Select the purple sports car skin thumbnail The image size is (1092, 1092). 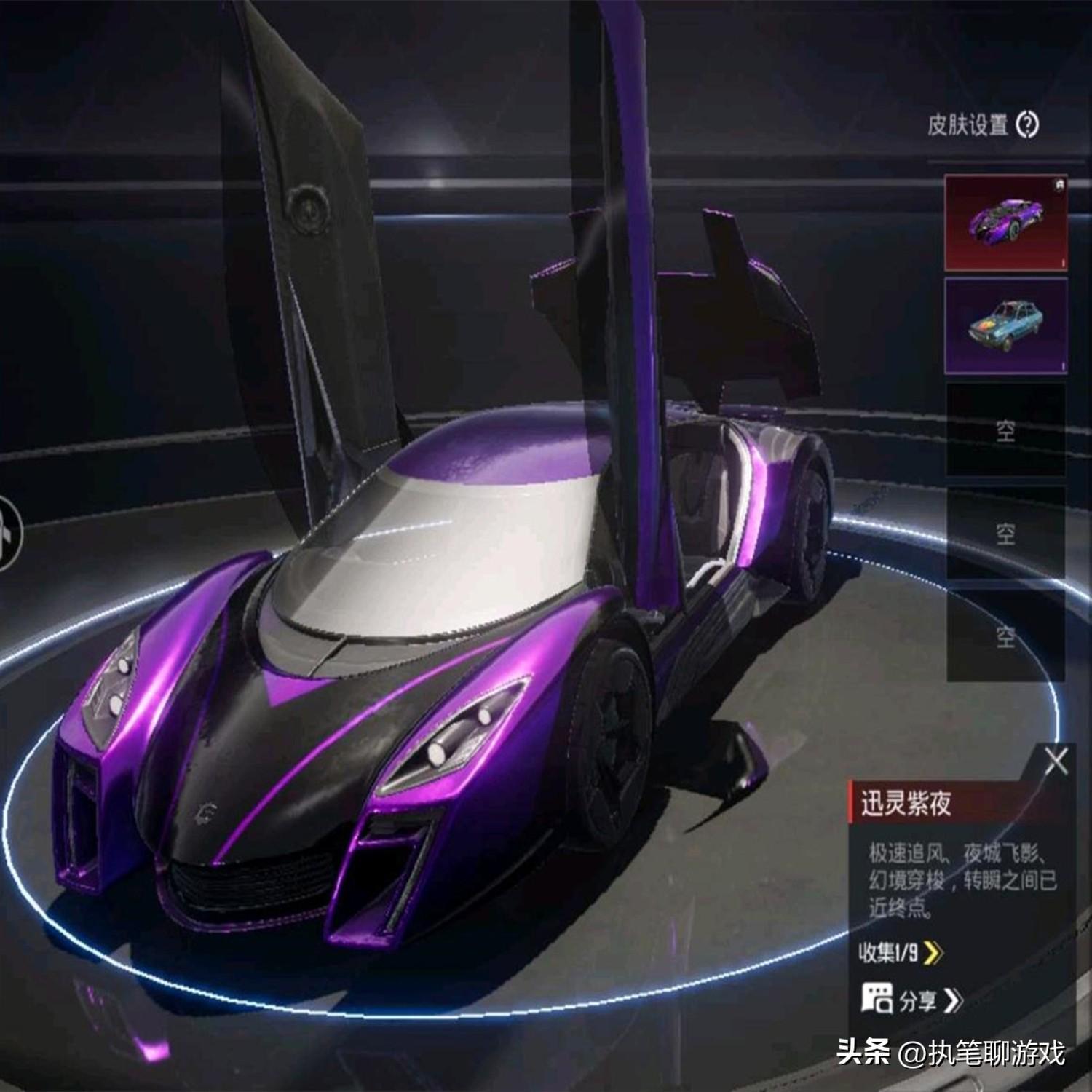1005,222
